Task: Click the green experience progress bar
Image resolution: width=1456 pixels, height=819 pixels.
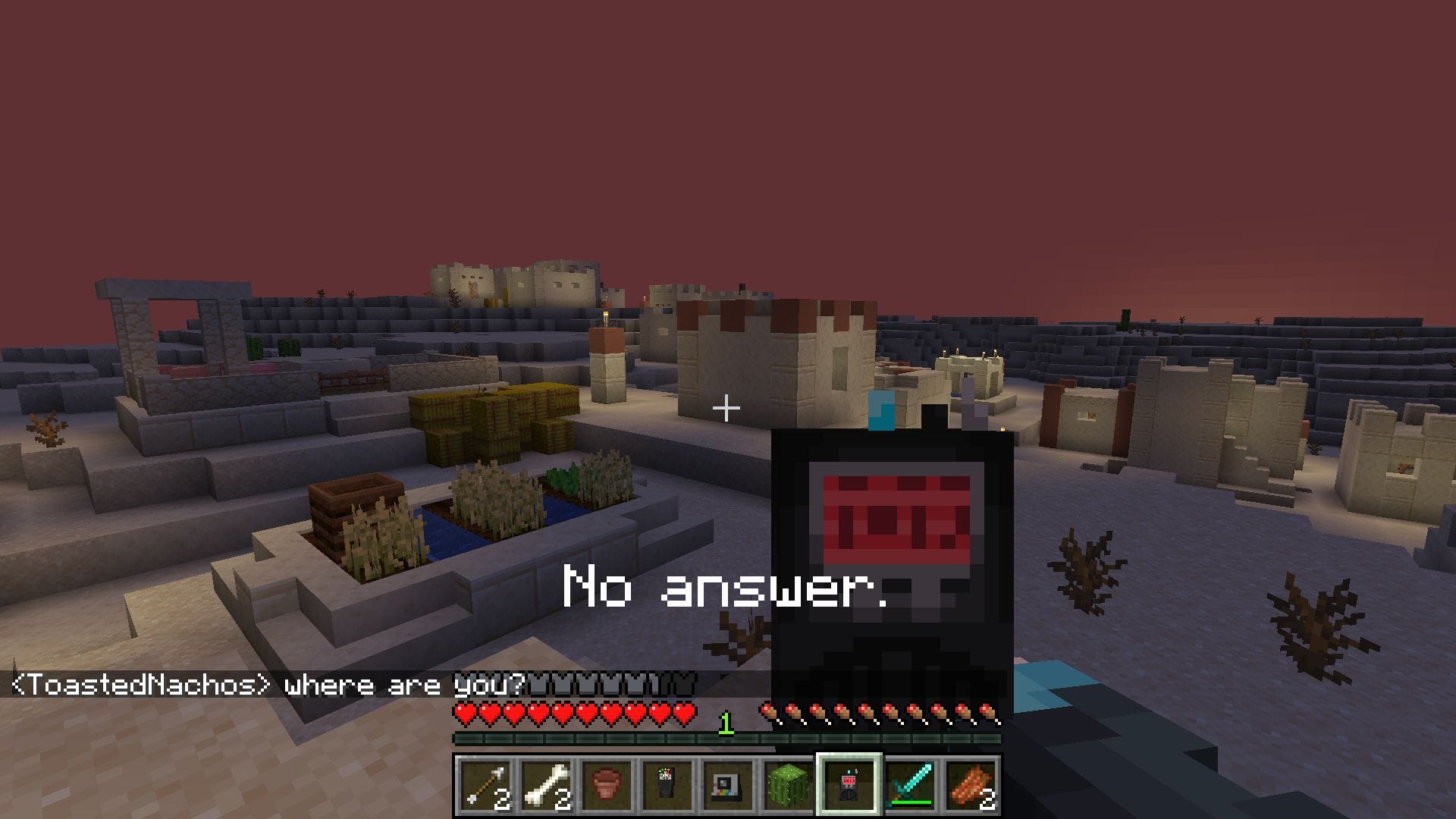Action: click(x=607, y=736)
